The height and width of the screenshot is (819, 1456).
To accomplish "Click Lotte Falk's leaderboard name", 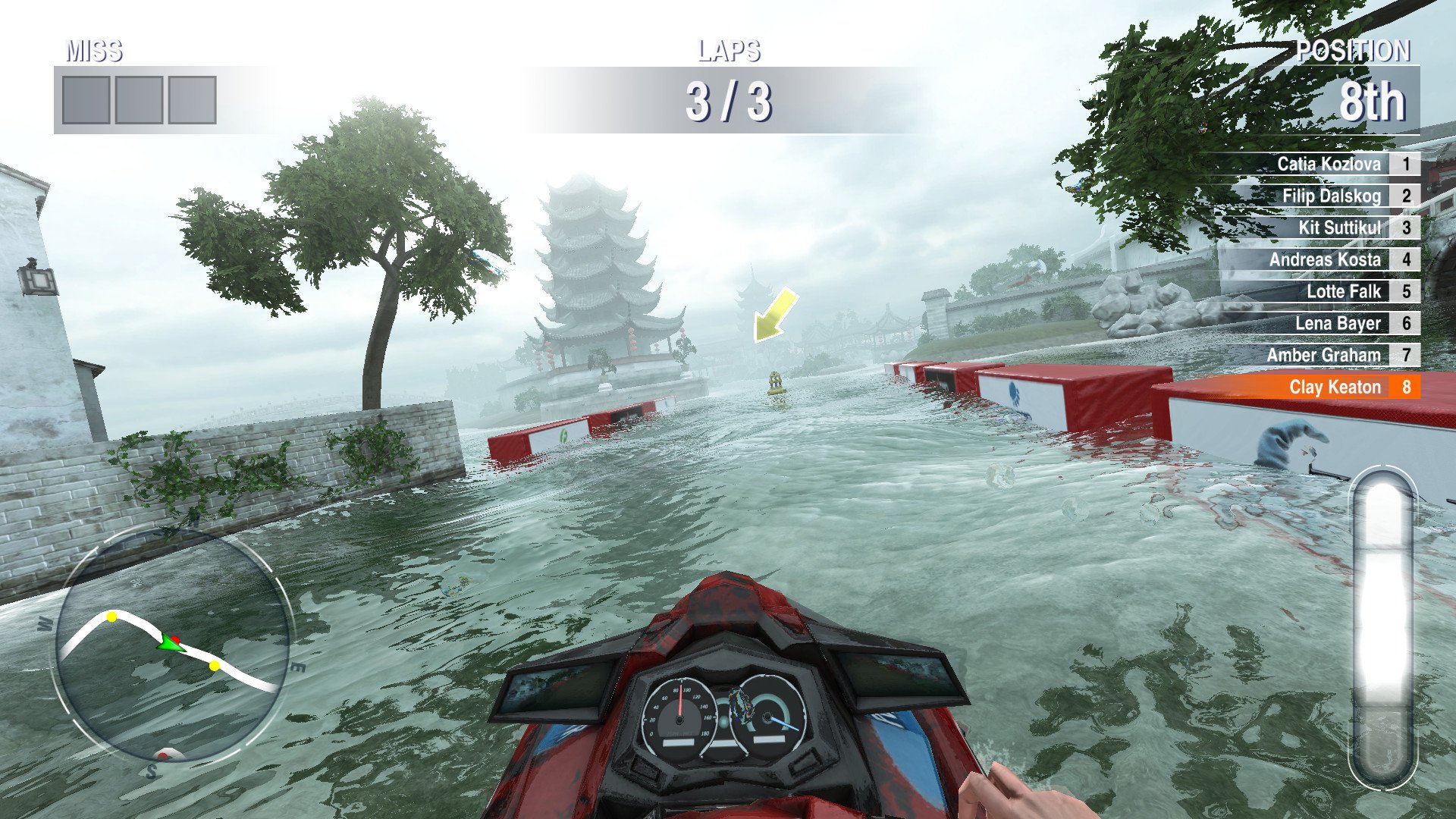I will 1344,291.
